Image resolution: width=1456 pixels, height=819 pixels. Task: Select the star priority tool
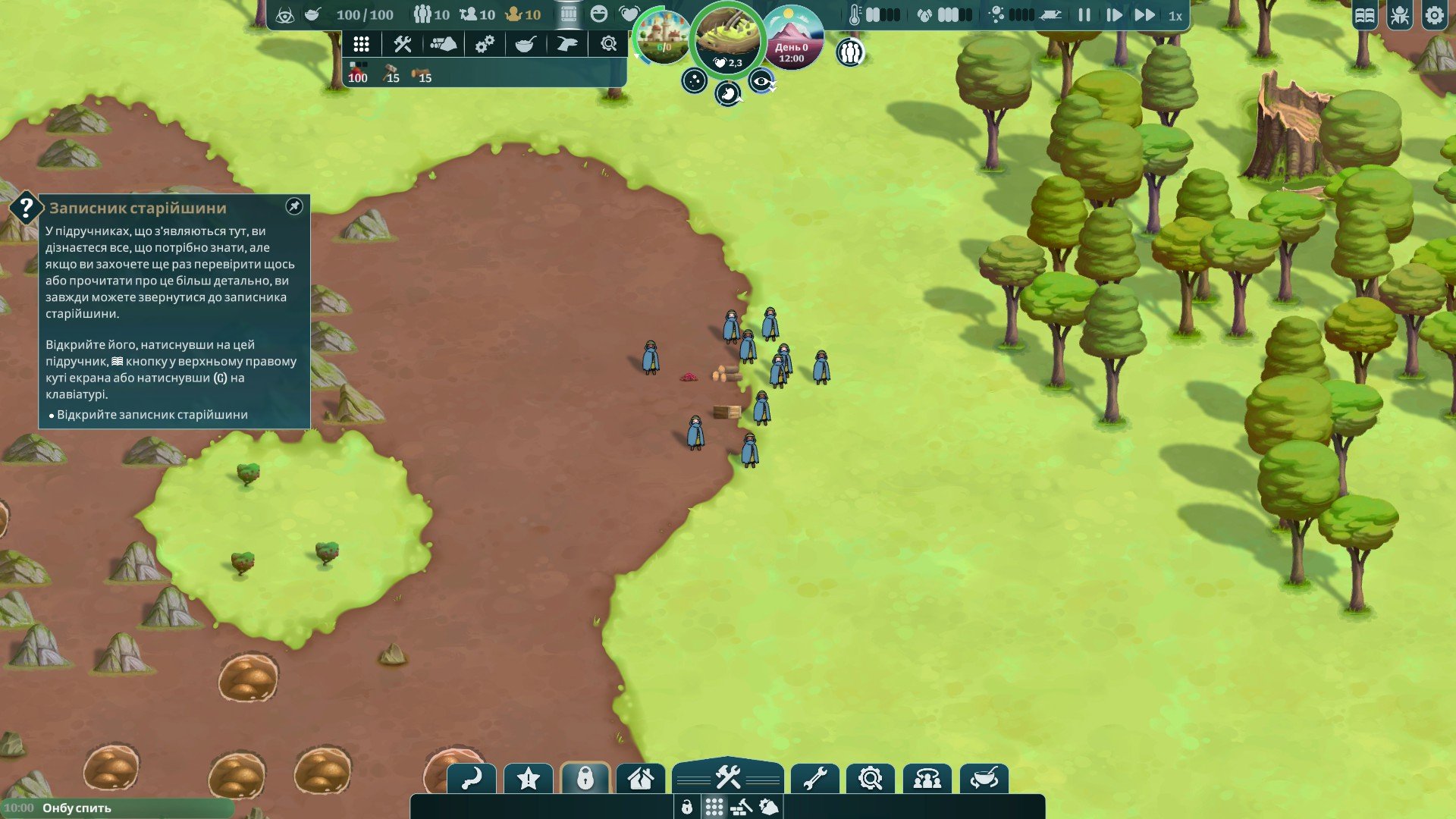coord(529,779)
